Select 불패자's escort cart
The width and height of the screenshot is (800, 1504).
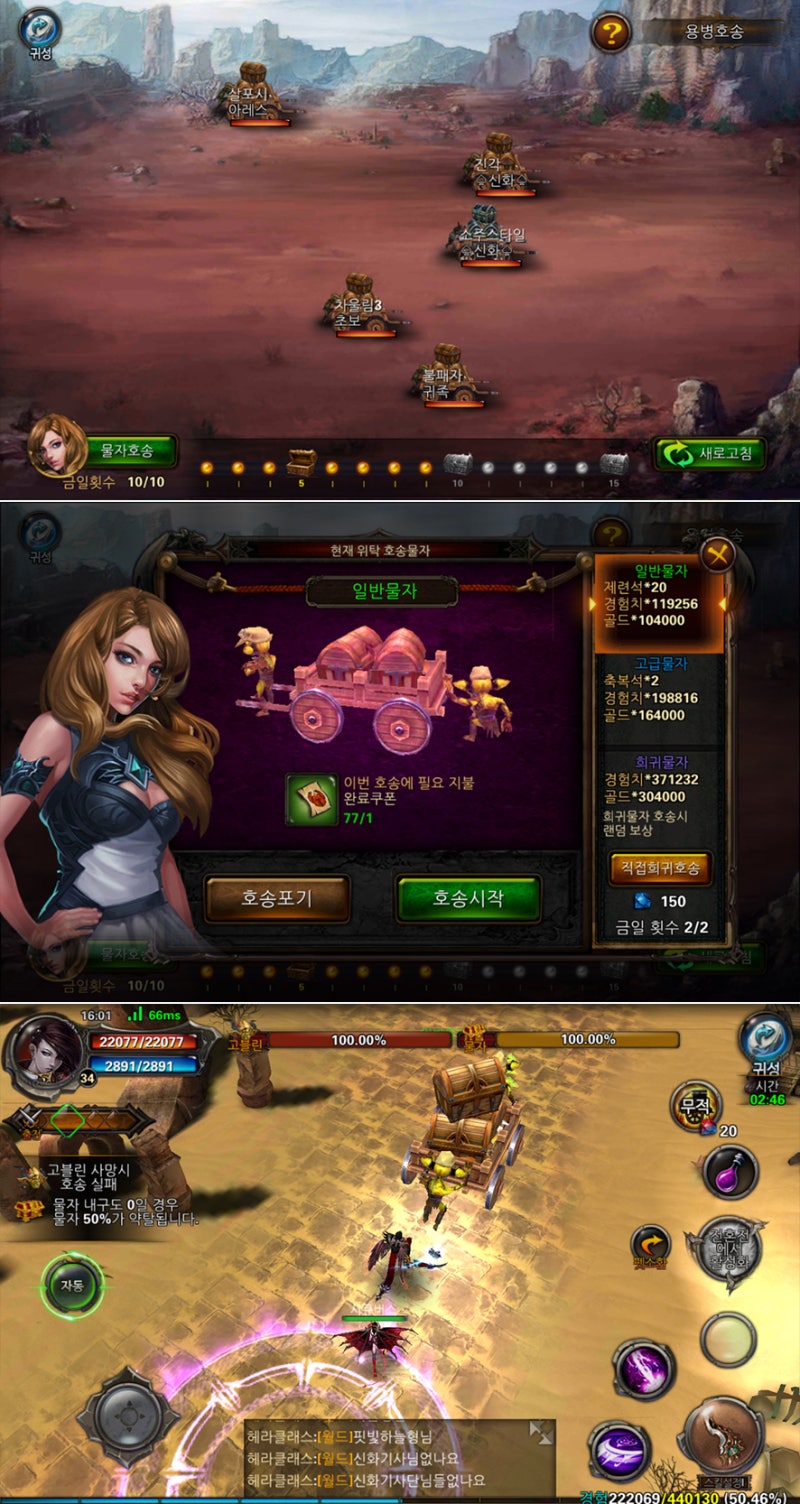click(x=447, y=373)
